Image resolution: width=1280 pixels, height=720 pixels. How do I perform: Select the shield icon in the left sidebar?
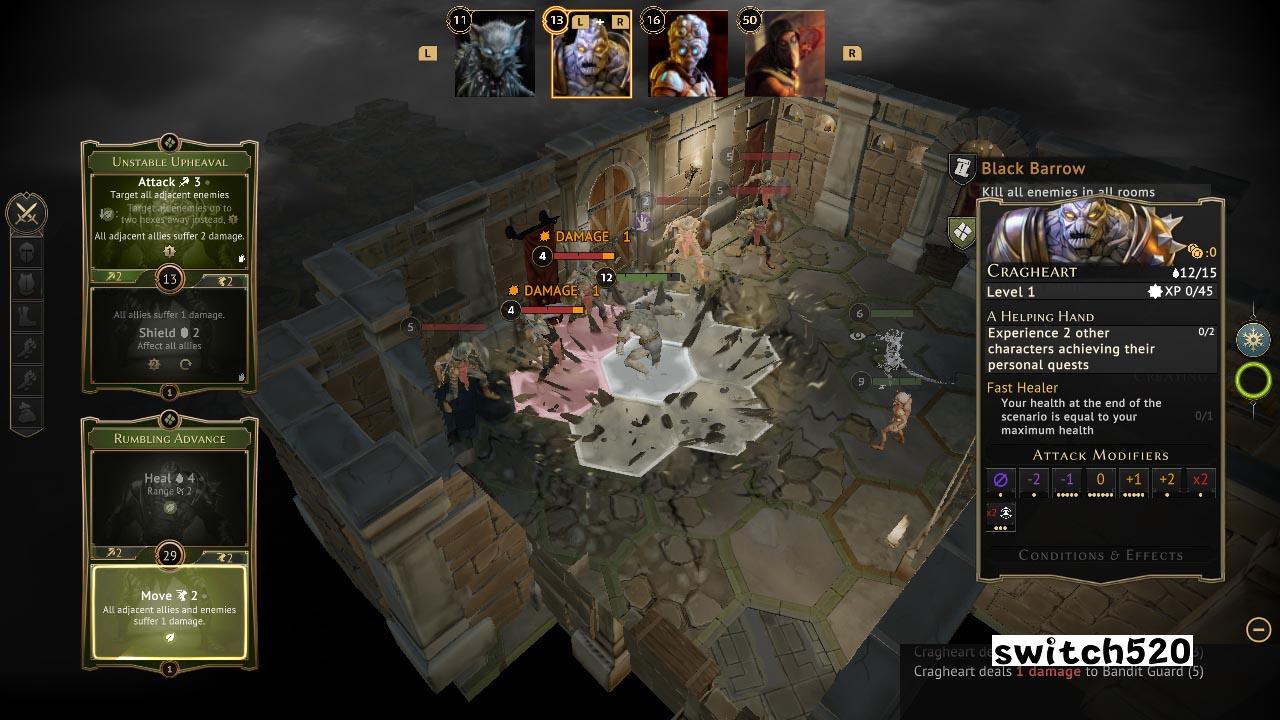click(27, 285)
